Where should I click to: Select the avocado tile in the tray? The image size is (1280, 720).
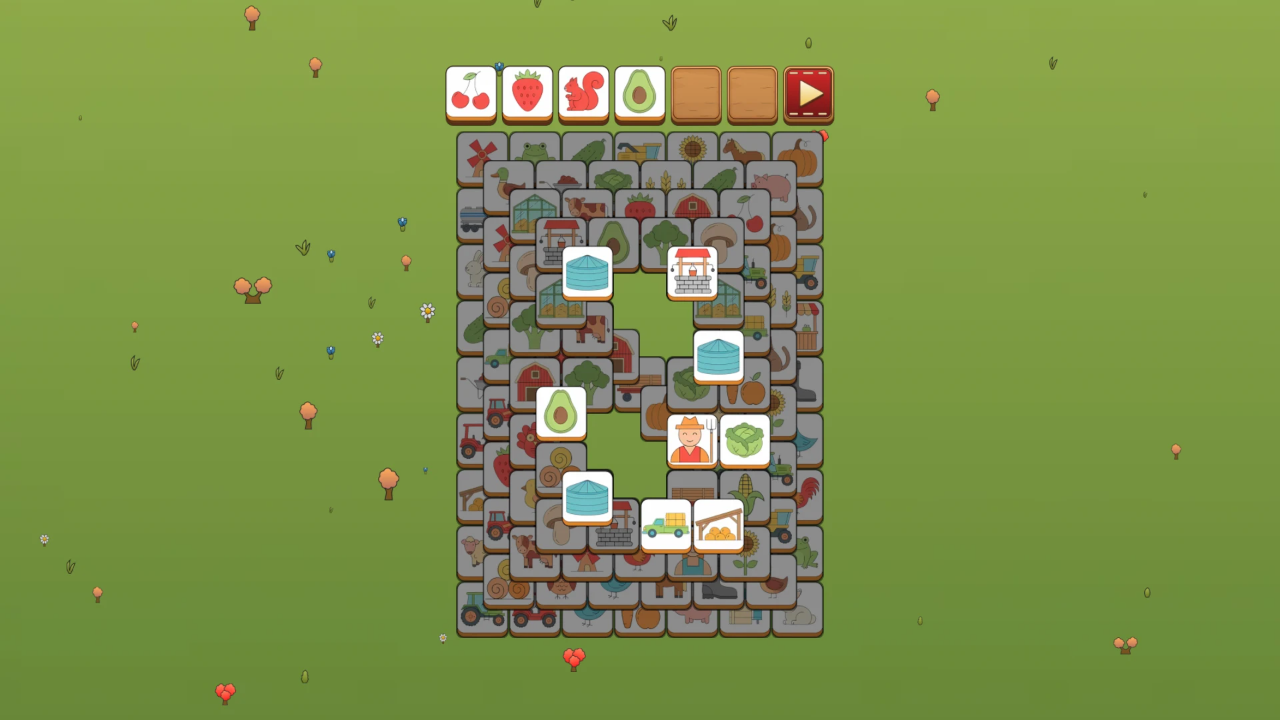[x=639, y=92]
